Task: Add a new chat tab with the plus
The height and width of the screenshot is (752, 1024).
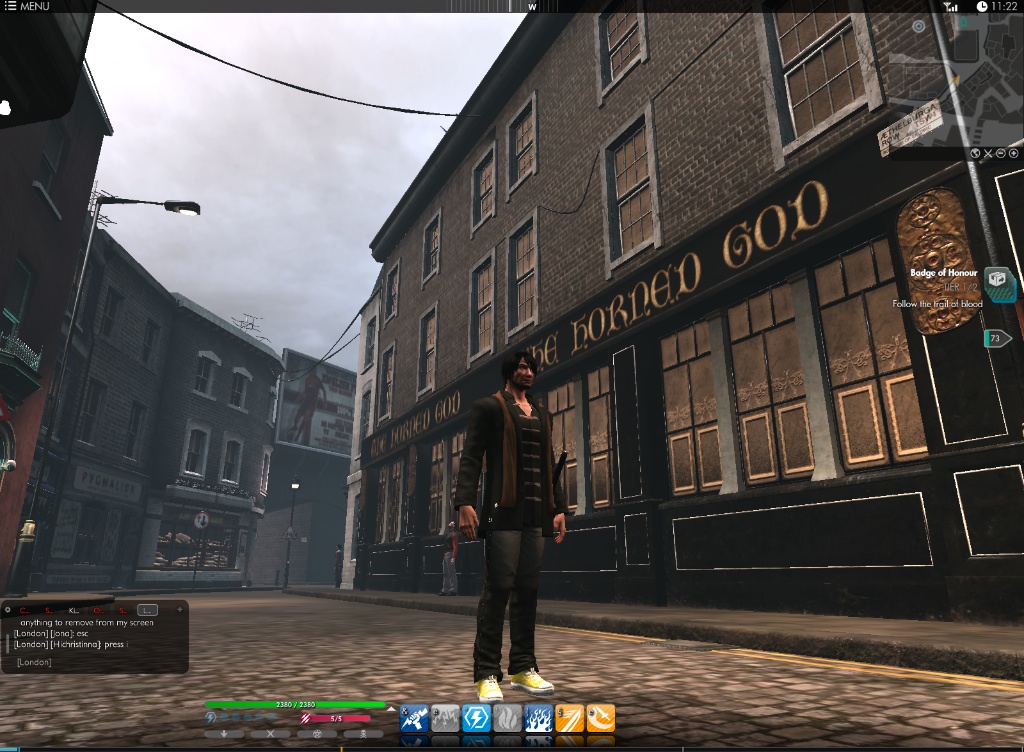Action: point(180,608)
